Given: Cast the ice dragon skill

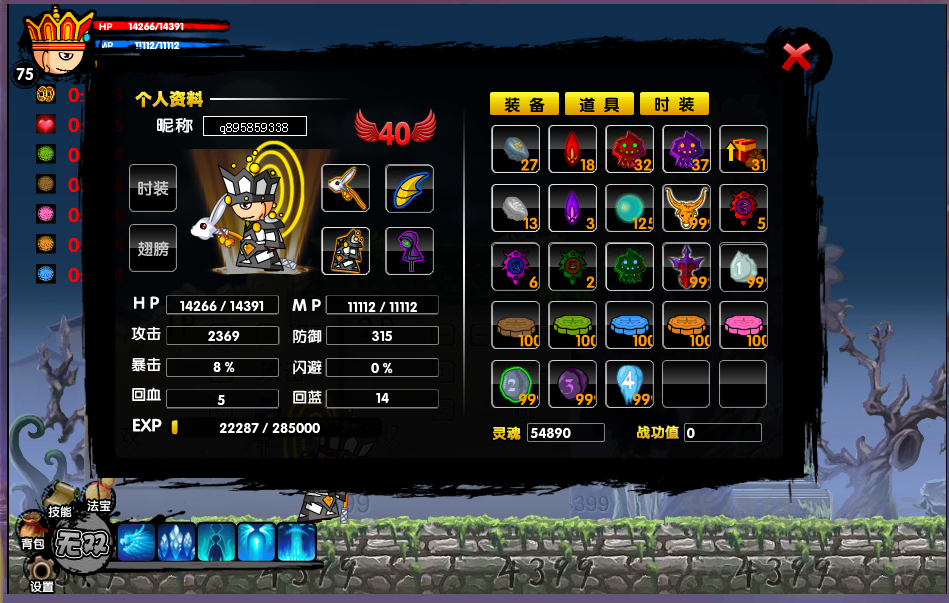Looking at the screenshot, I should click(137, 543).
